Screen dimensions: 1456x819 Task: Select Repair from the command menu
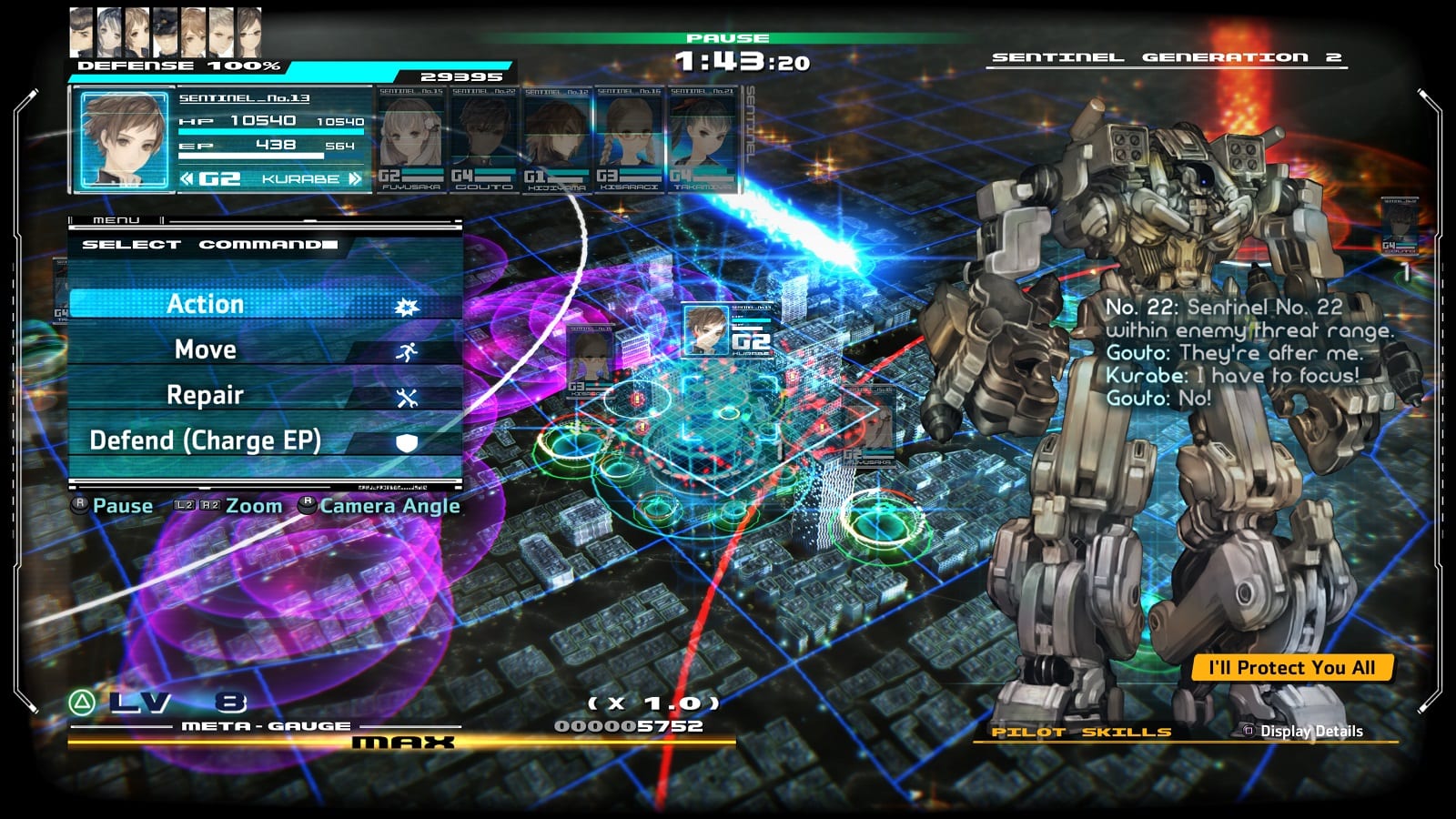[x=264, y=395]
